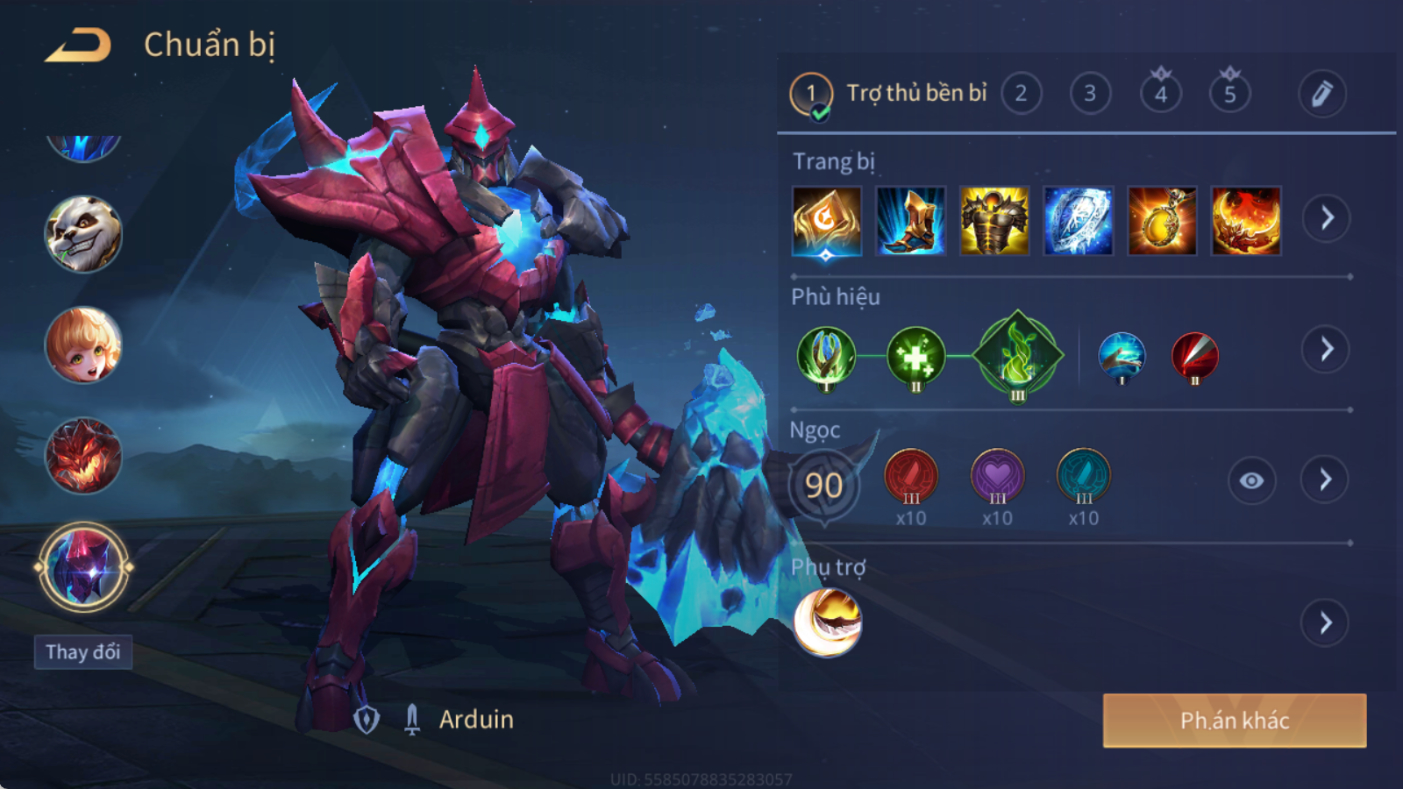Open the equipment (Trang bị) arrow
The width and height of the screenshot is (1403, 789).
tap(1326, 218)
